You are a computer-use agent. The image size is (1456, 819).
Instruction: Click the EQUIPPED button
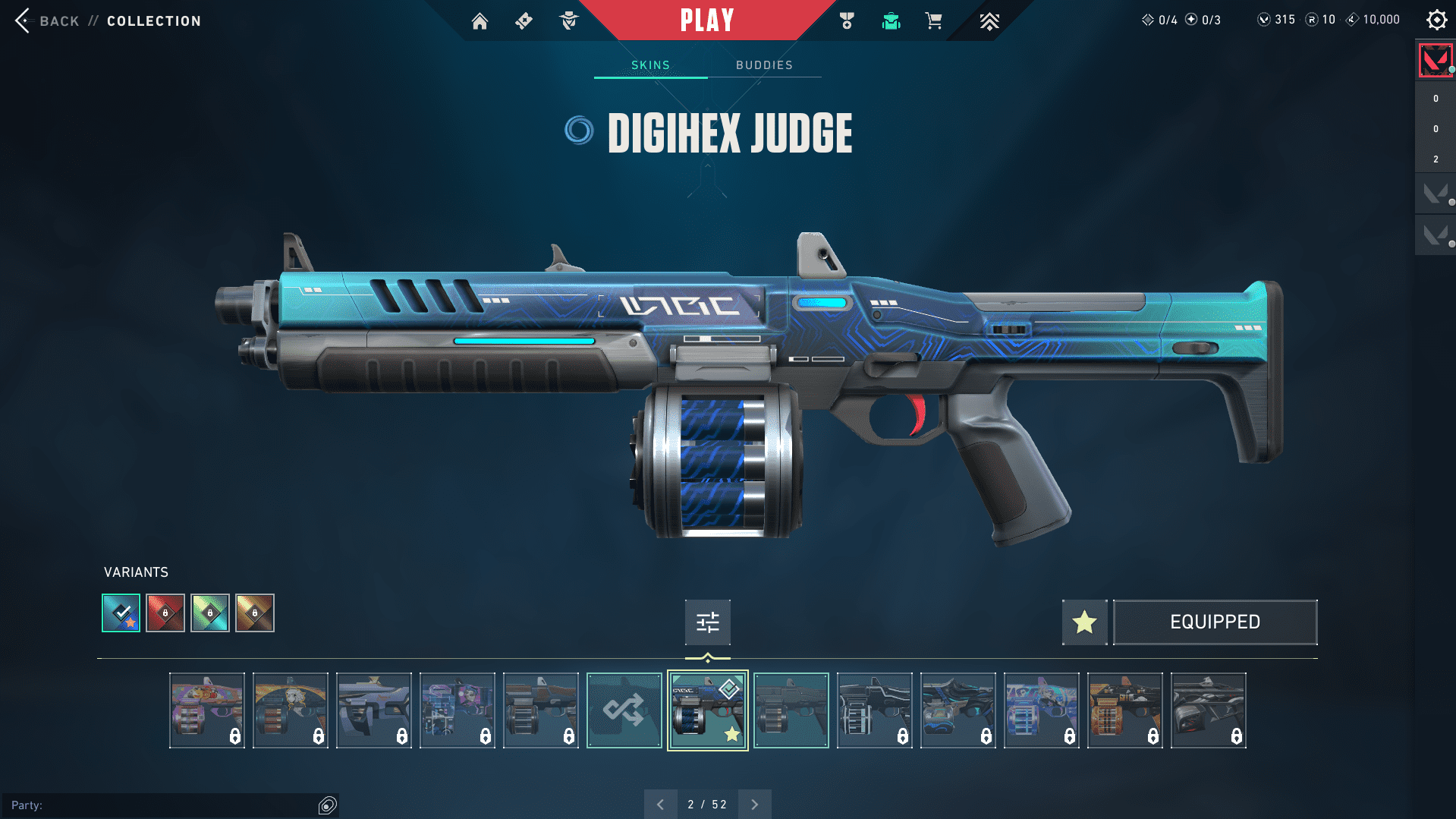1215,622
